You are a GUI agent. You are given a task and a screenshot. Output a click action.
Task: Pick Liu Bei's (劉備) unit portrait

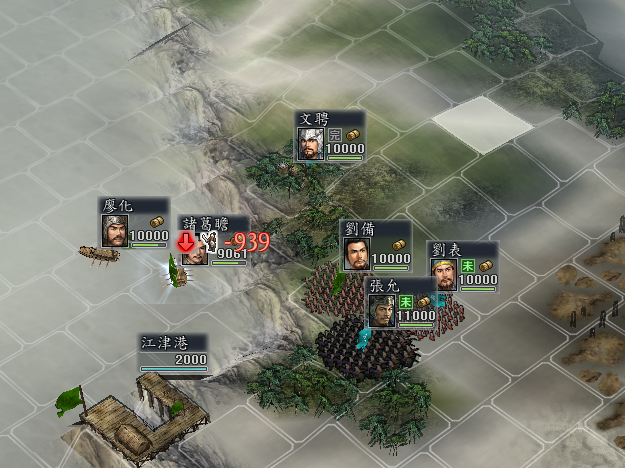point(356,254)
